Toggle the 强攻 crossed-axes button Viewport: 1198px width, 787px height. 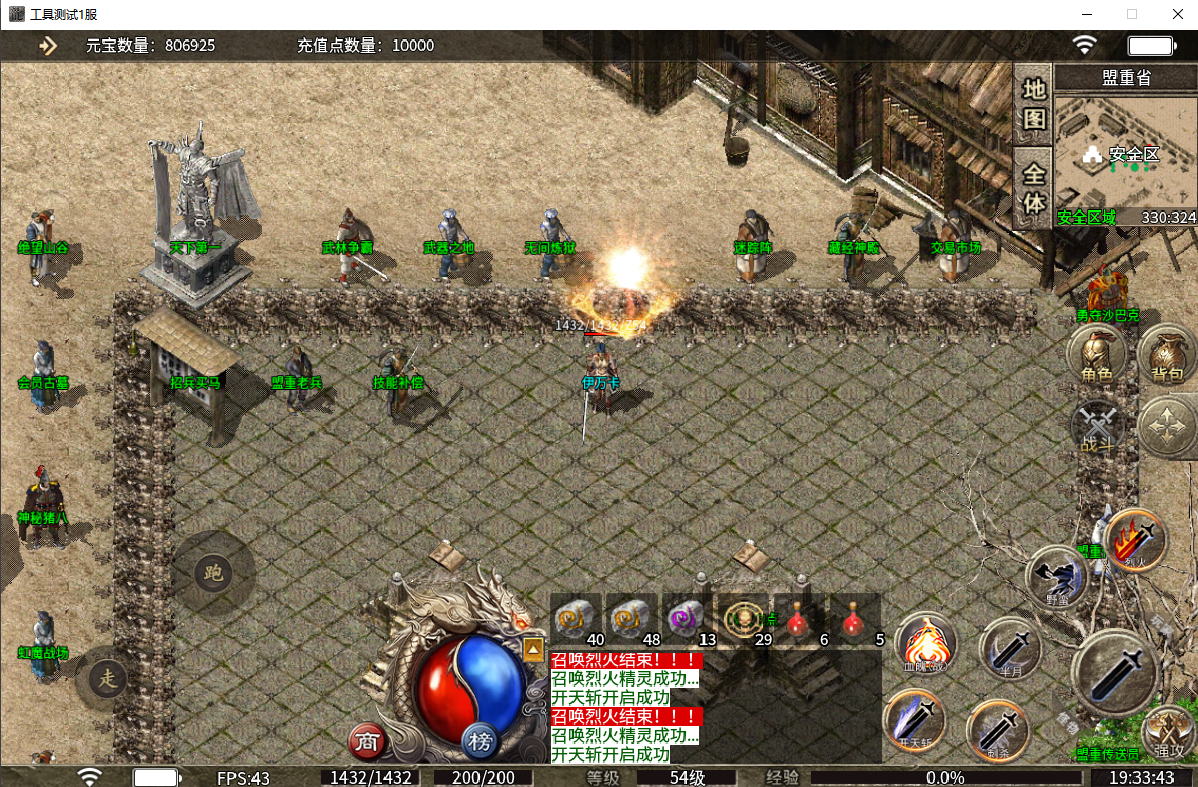[1167, 733]
